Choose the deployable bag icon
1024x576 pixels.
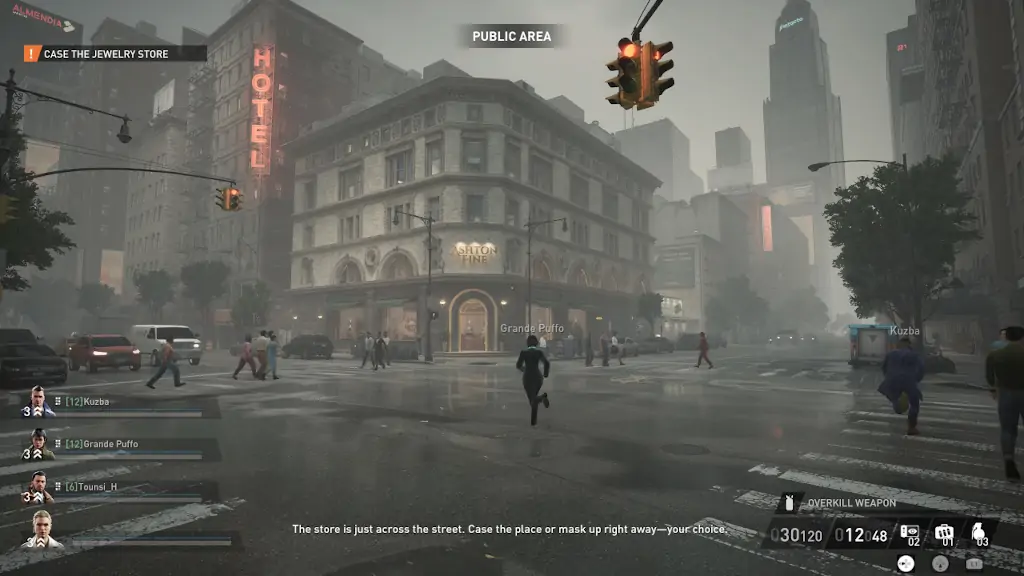pos(944,533)
